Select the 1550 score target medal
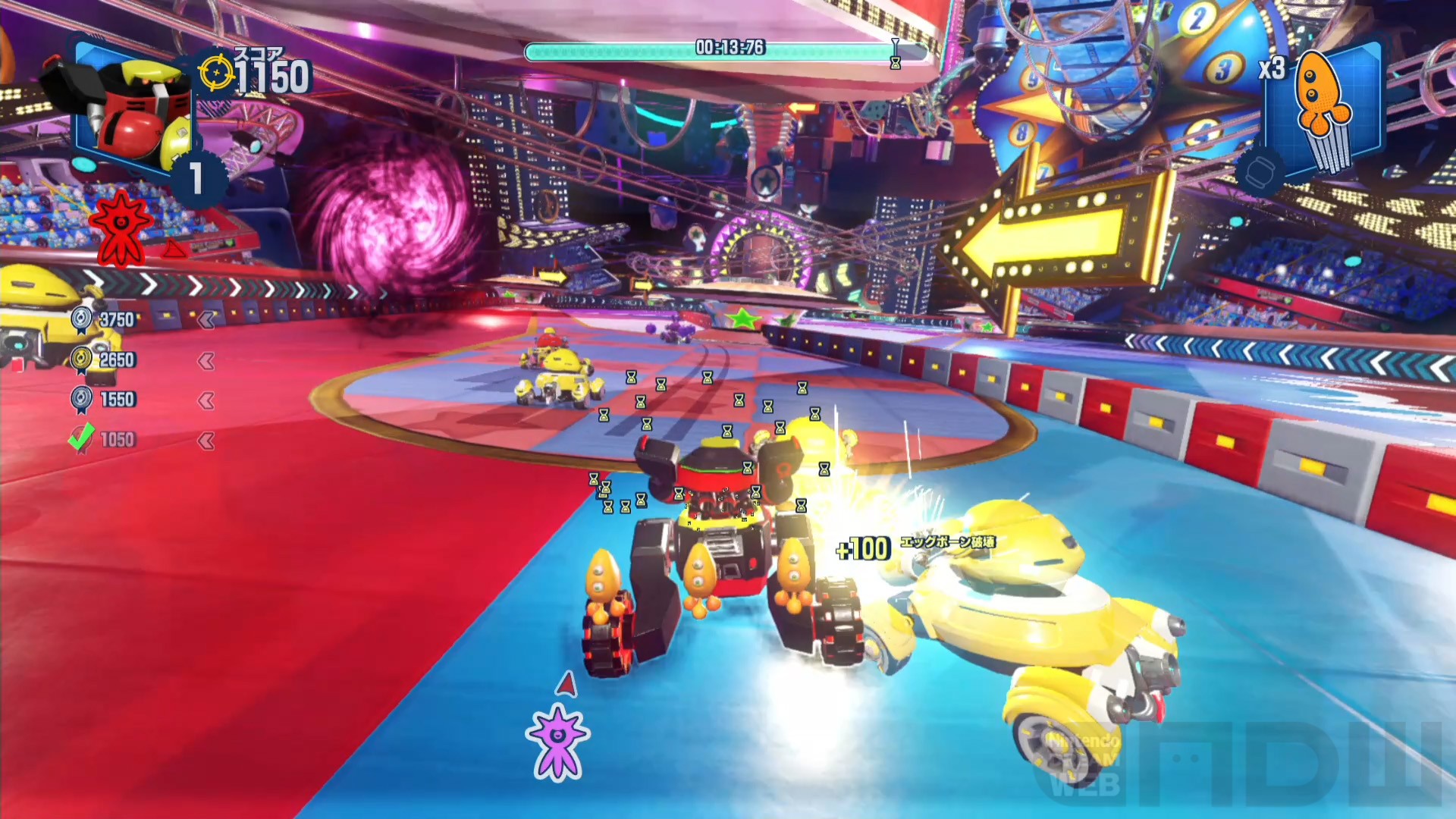Viewport: 1456px width, 819px height. (82, 400)
